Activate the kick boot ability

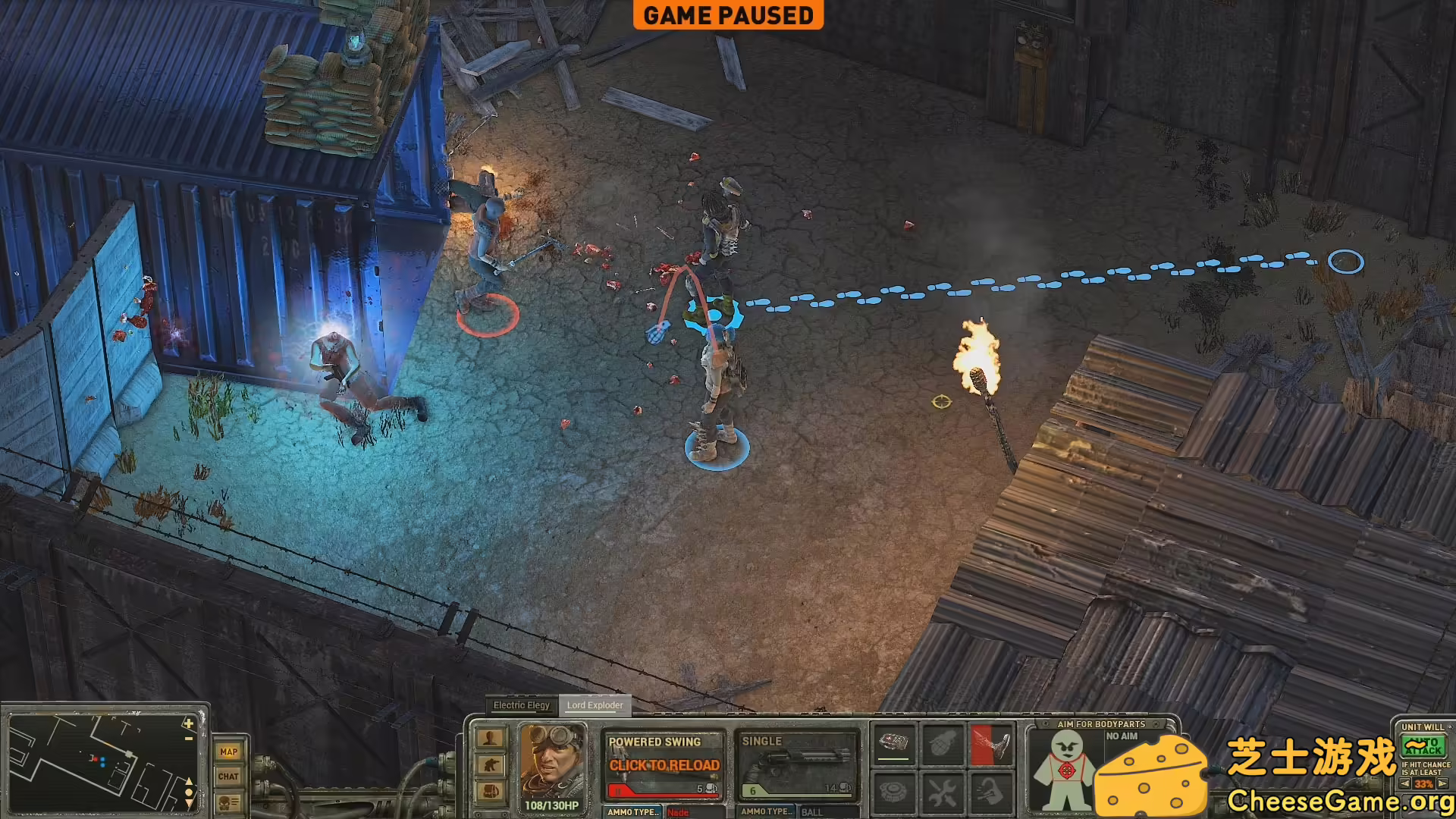tap(991, 744)
